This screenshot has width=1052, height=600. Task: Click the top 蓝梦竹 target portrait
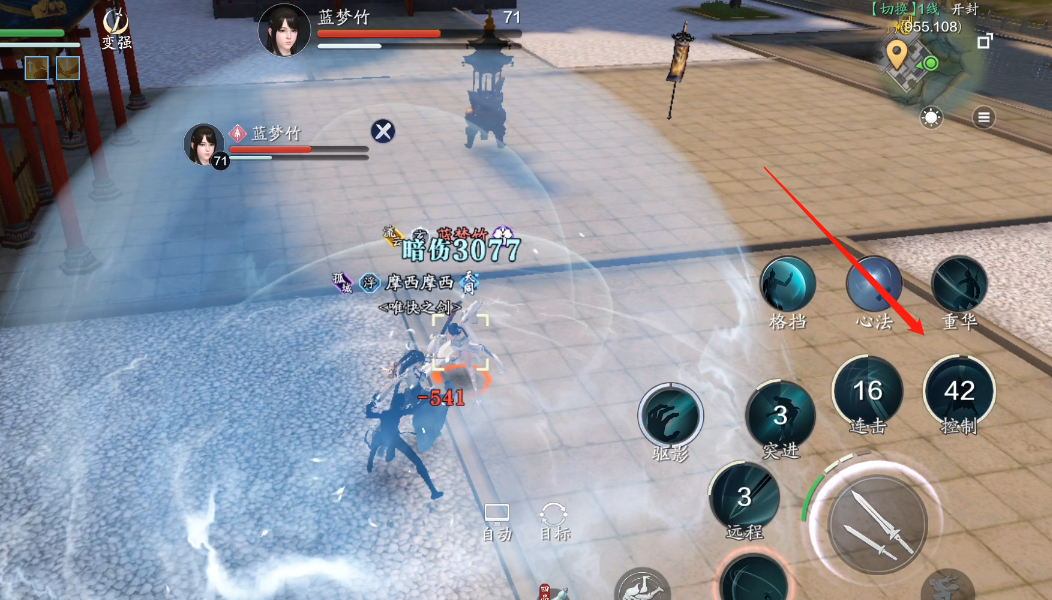(284, 30)
